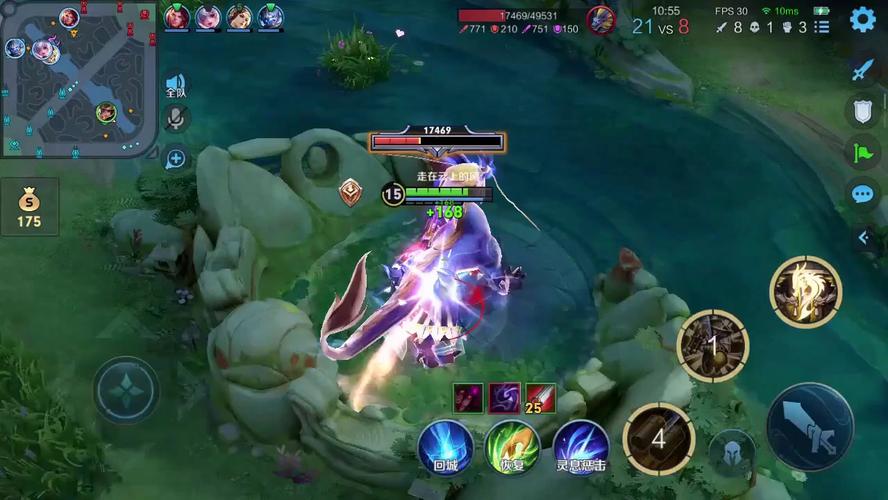
Task: Tap the skill button showing cooldown 1
Action: point(713,346)
